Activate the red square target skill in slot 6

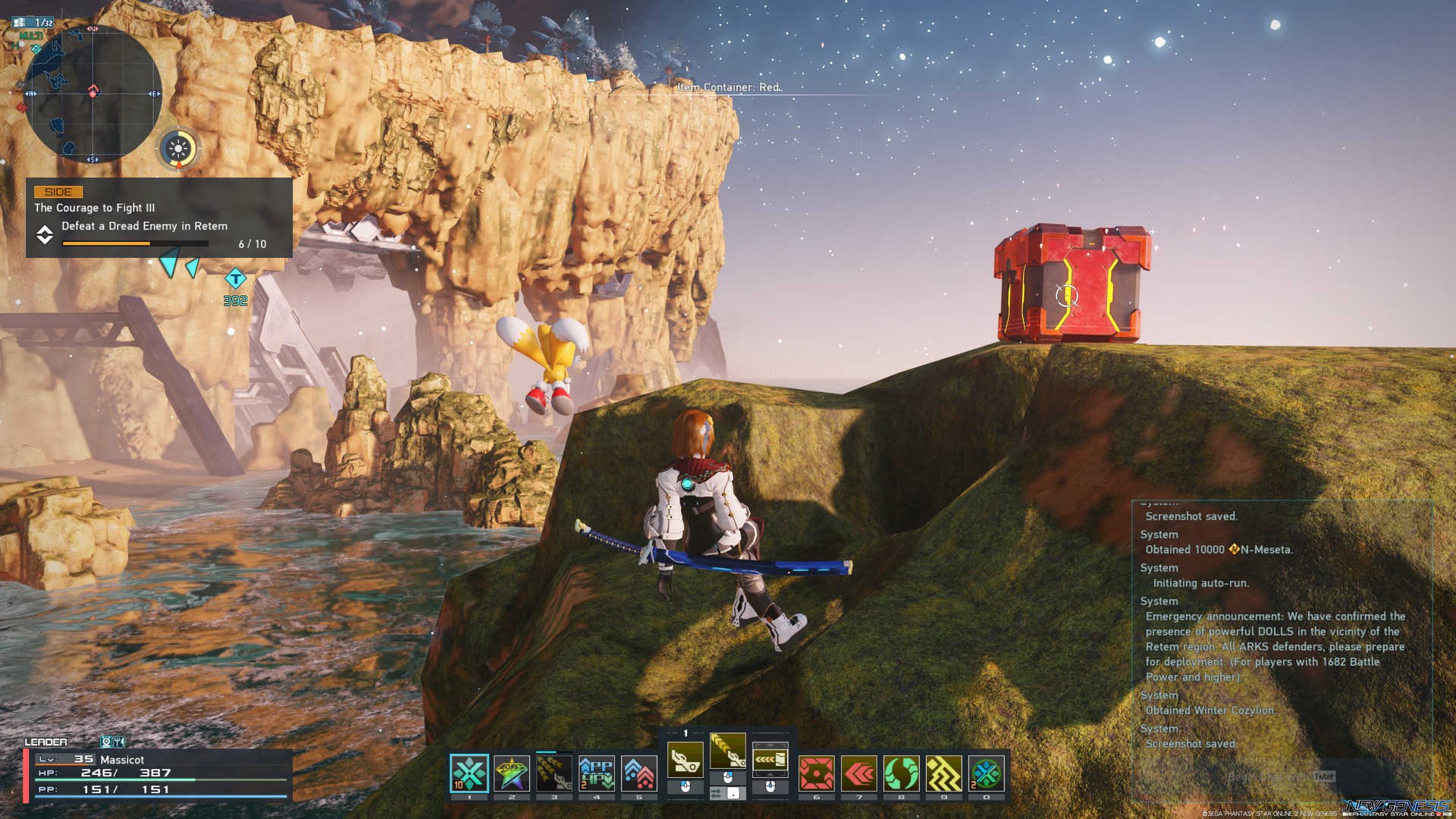tap(817, 773)
